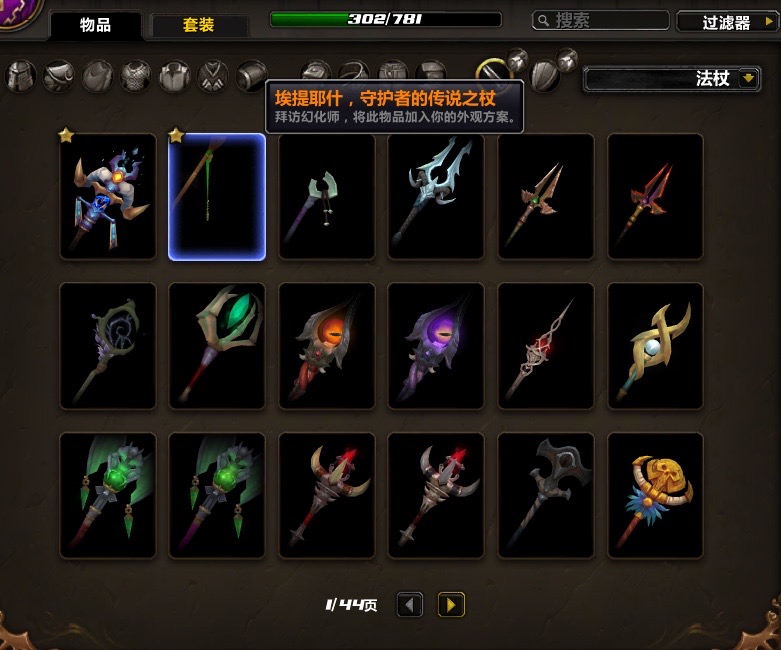Go to the next appearance page

tap(451, 605)
